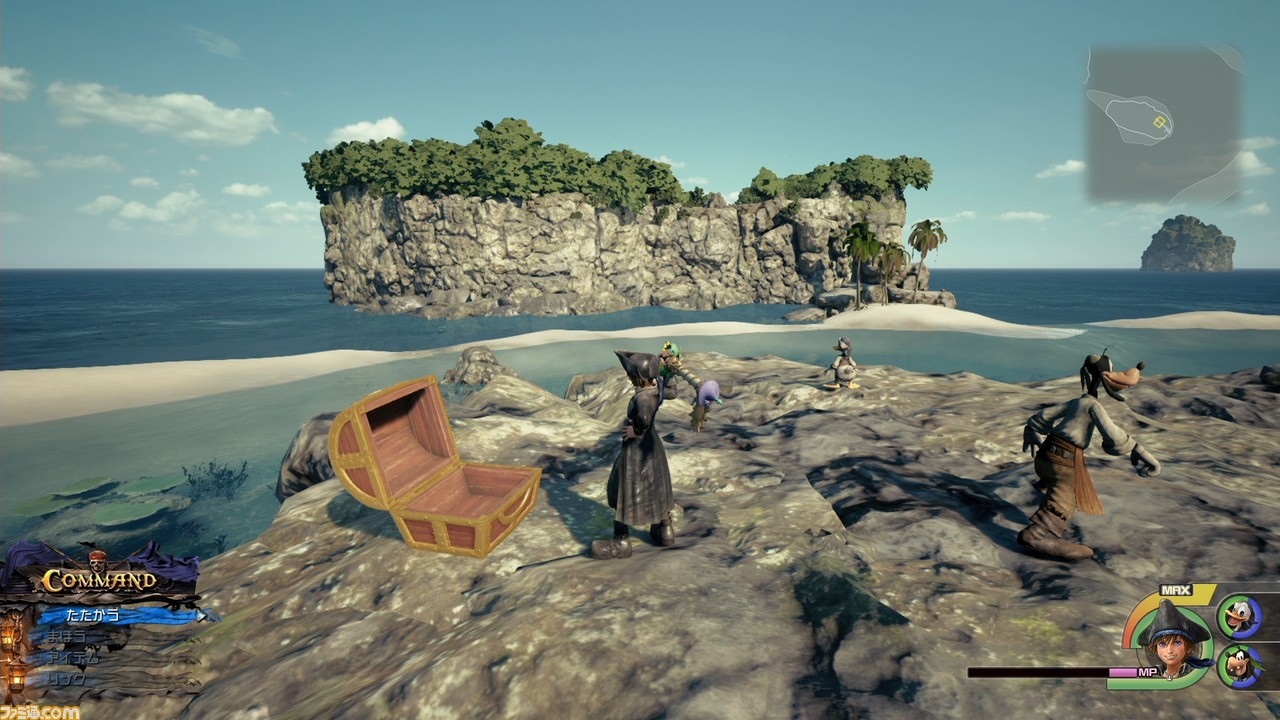Click Goofy's party portrait
1280x720 pixels.
pos(1238,666)
